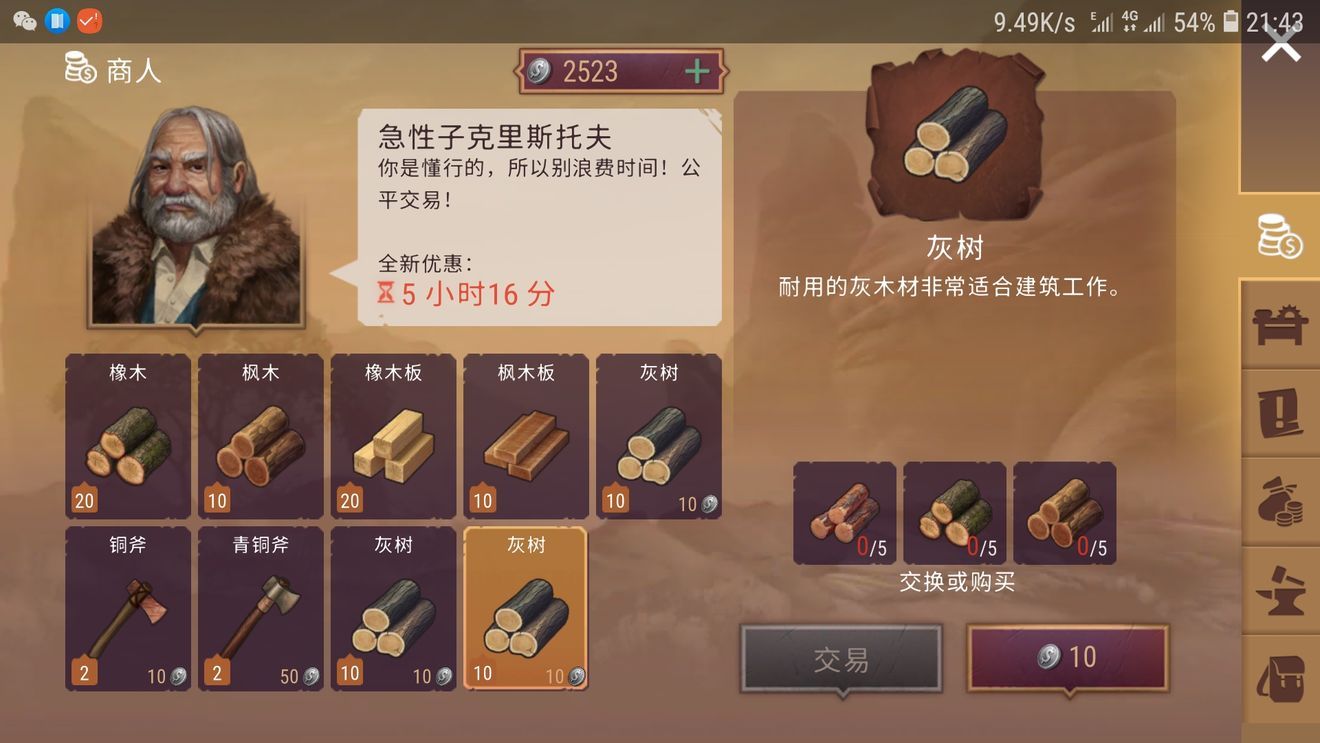Select the 铜斧 copper axe

point(127,608)
